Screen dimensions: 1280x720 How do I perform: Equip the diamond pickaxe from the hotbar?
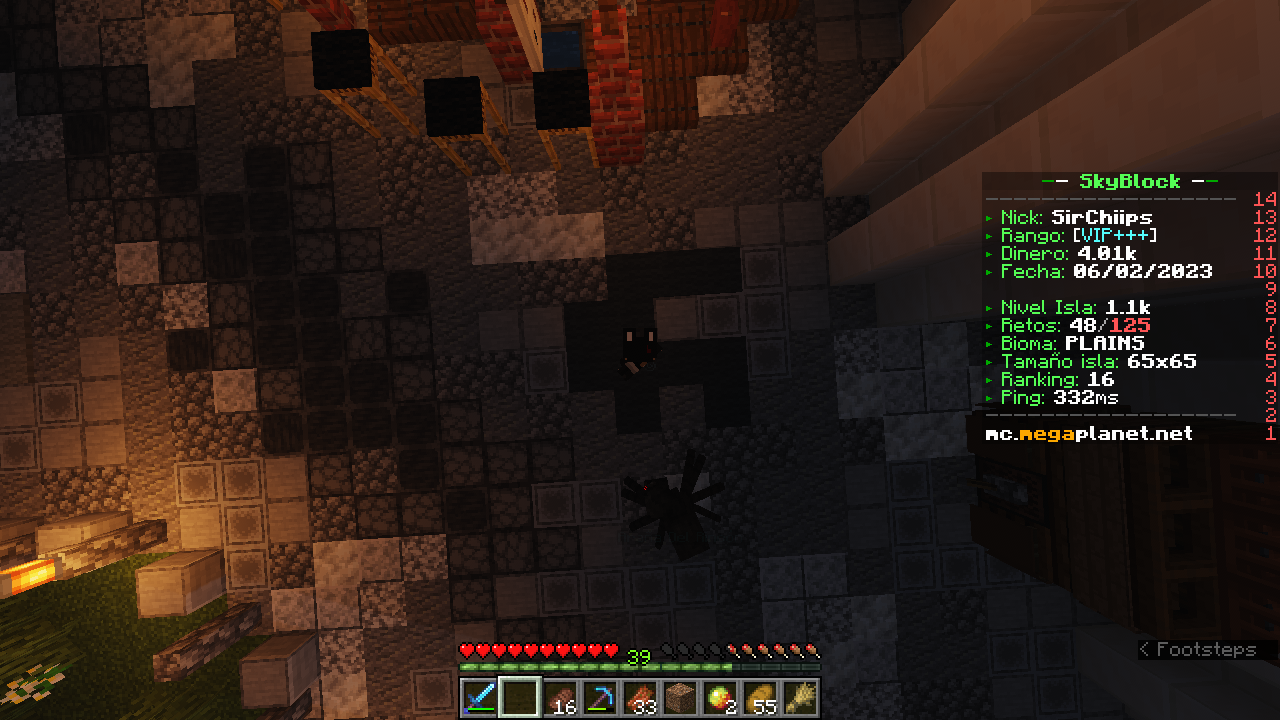coord(601,697)
